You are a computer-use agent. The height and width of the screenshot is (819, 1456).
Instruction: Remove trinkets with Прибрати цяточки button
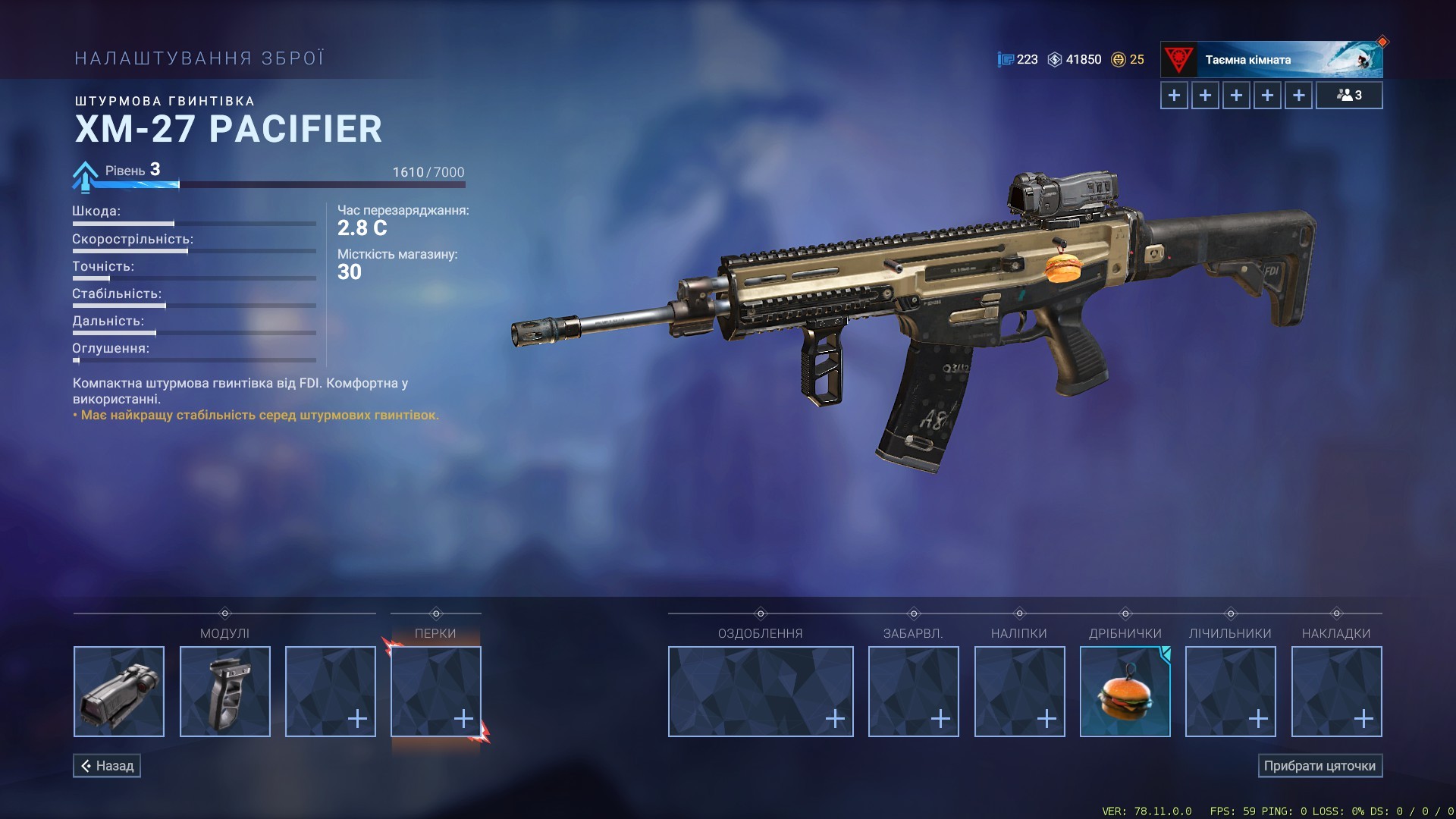coord(1319,766)
